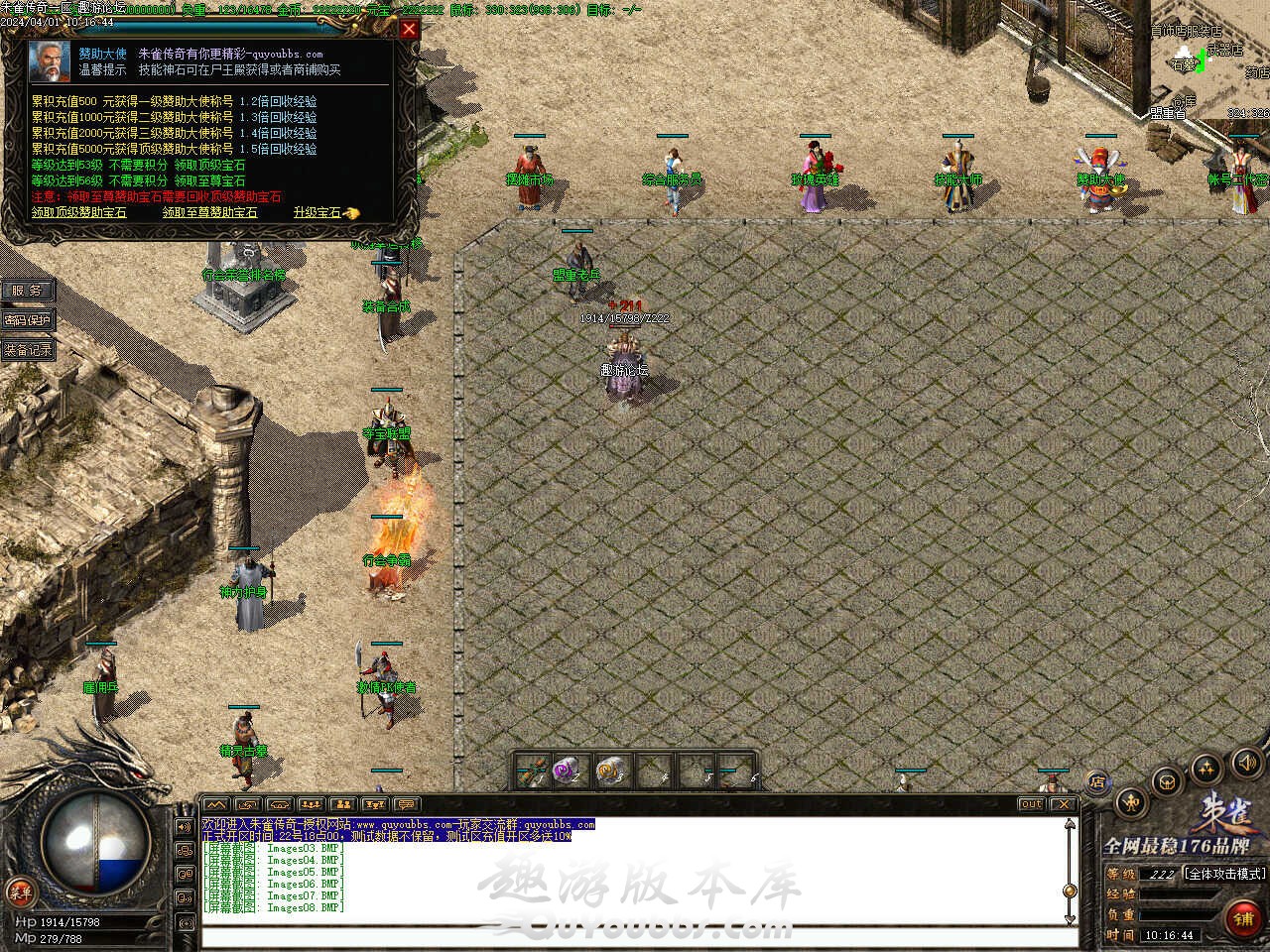
Task: Open the character figure round icon
Action: [x=1131, y=801]
